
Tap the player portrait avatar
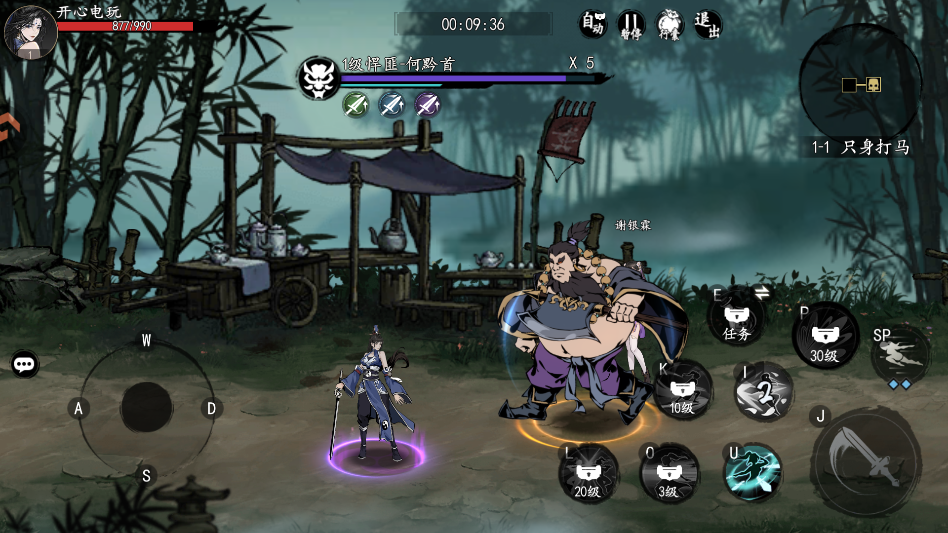click(x=29, y=32)
